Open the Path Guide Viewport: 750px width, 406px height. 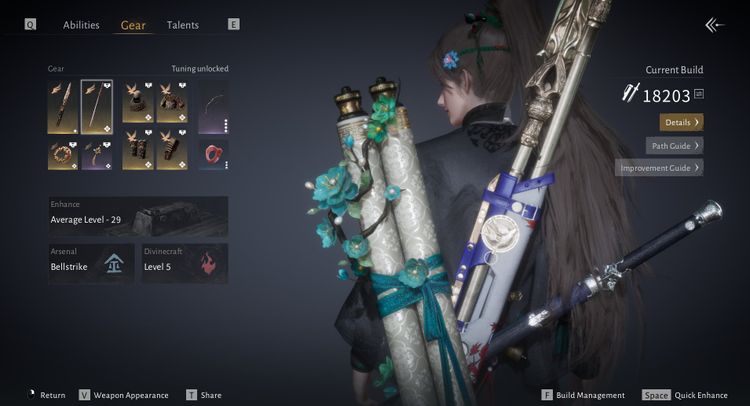(674, 145)
